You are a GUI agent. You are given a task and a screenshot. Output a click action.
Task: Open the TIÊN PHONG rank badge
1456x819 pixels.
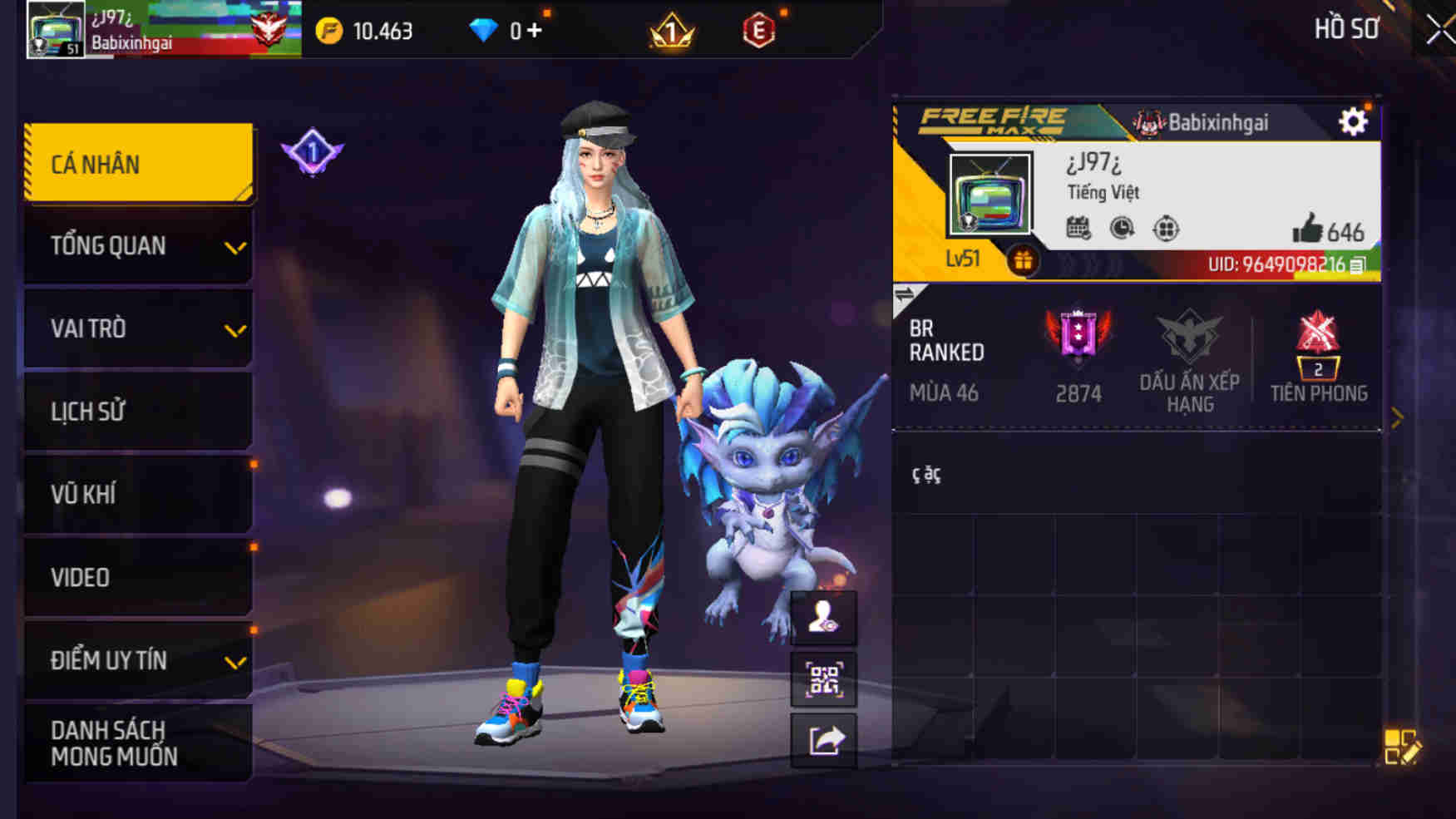tap(1319, 352)
